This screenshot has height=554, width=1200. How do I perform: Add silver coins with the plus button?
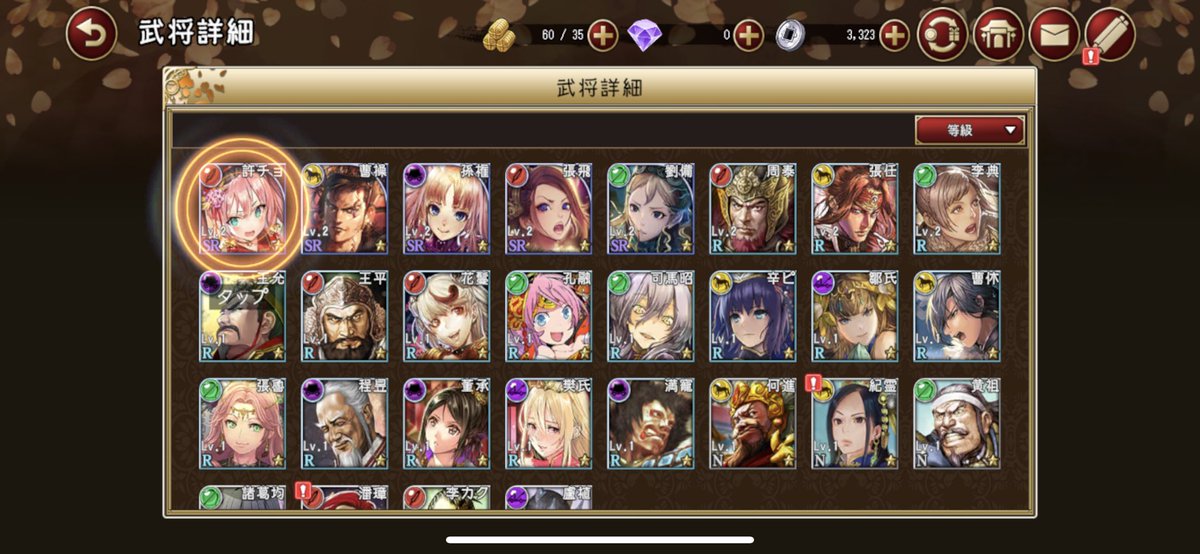(894, 36)
